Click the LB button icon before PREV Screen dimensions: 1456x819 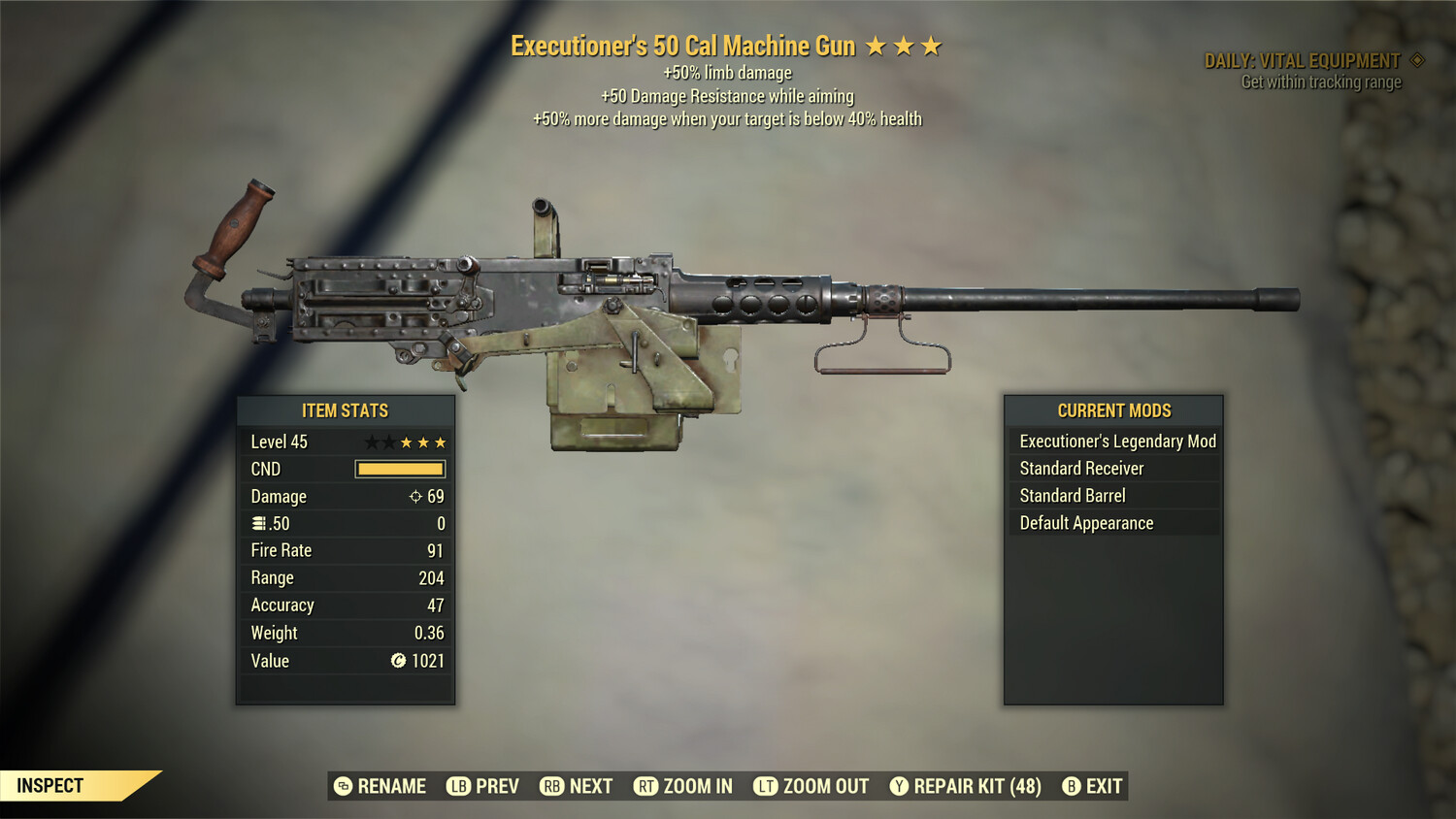[458, 786]
